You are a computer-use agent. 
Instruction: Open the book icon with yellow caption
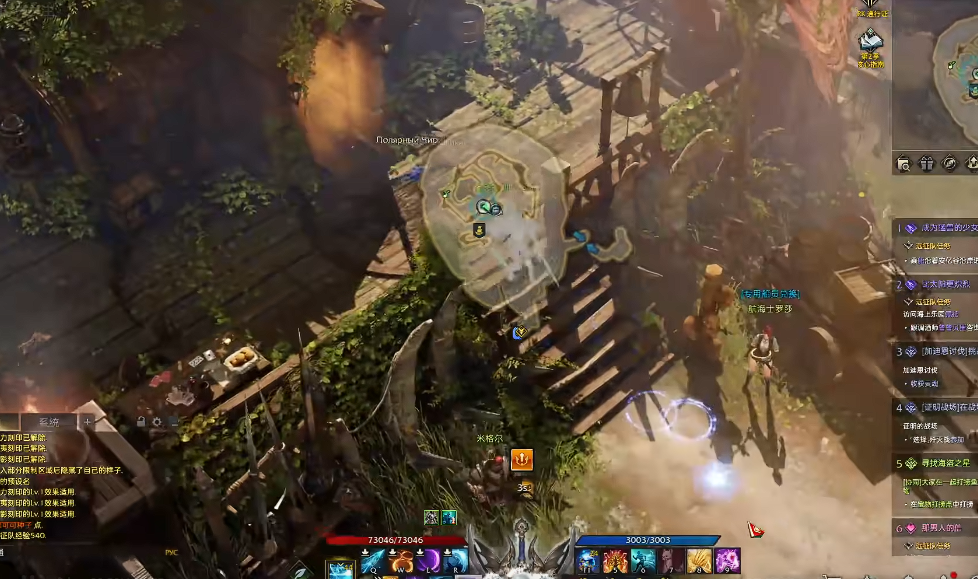point(870,40)
